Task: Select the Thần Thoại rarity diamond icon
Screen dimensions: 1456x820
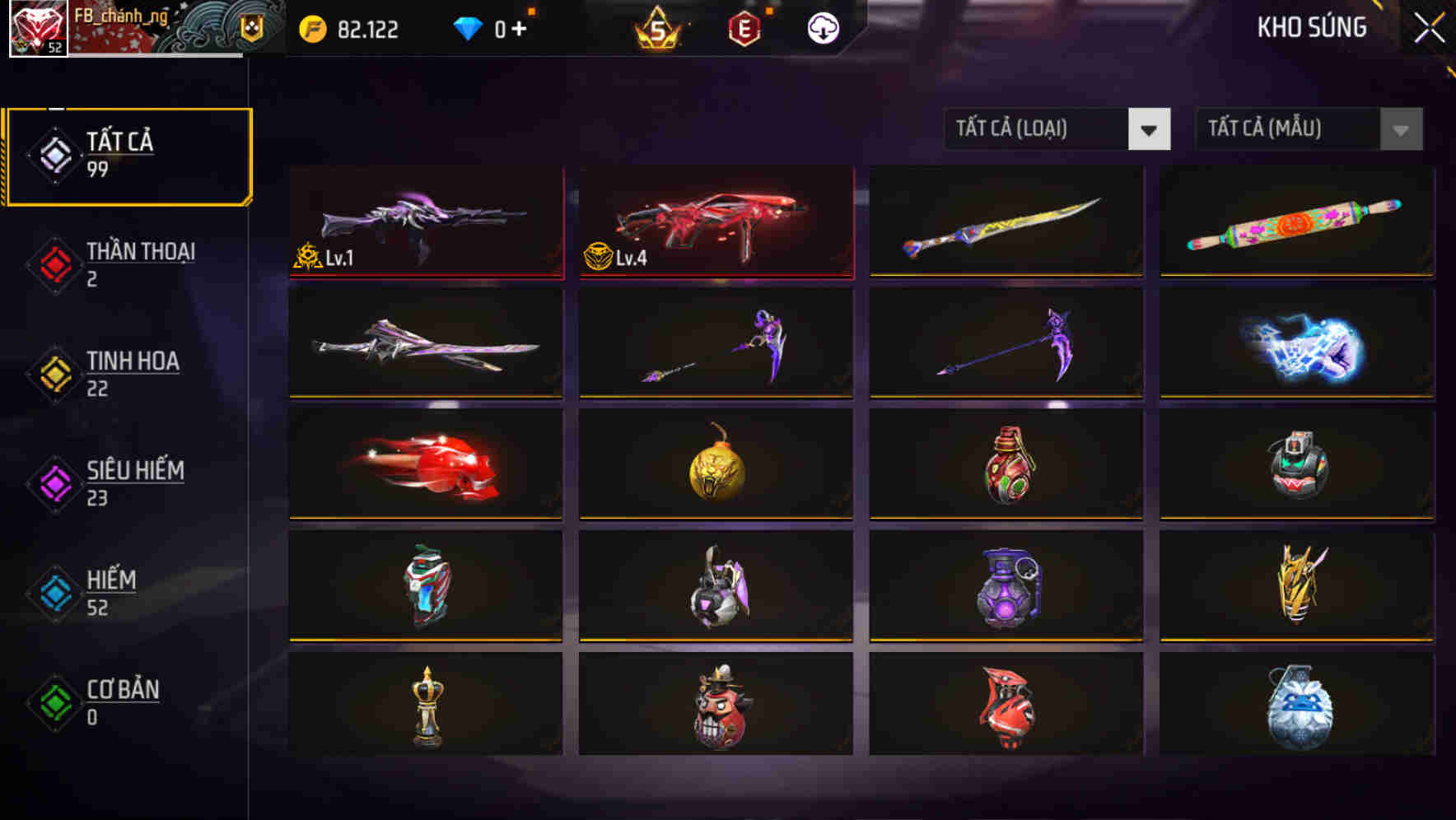Action: [54, 263]
